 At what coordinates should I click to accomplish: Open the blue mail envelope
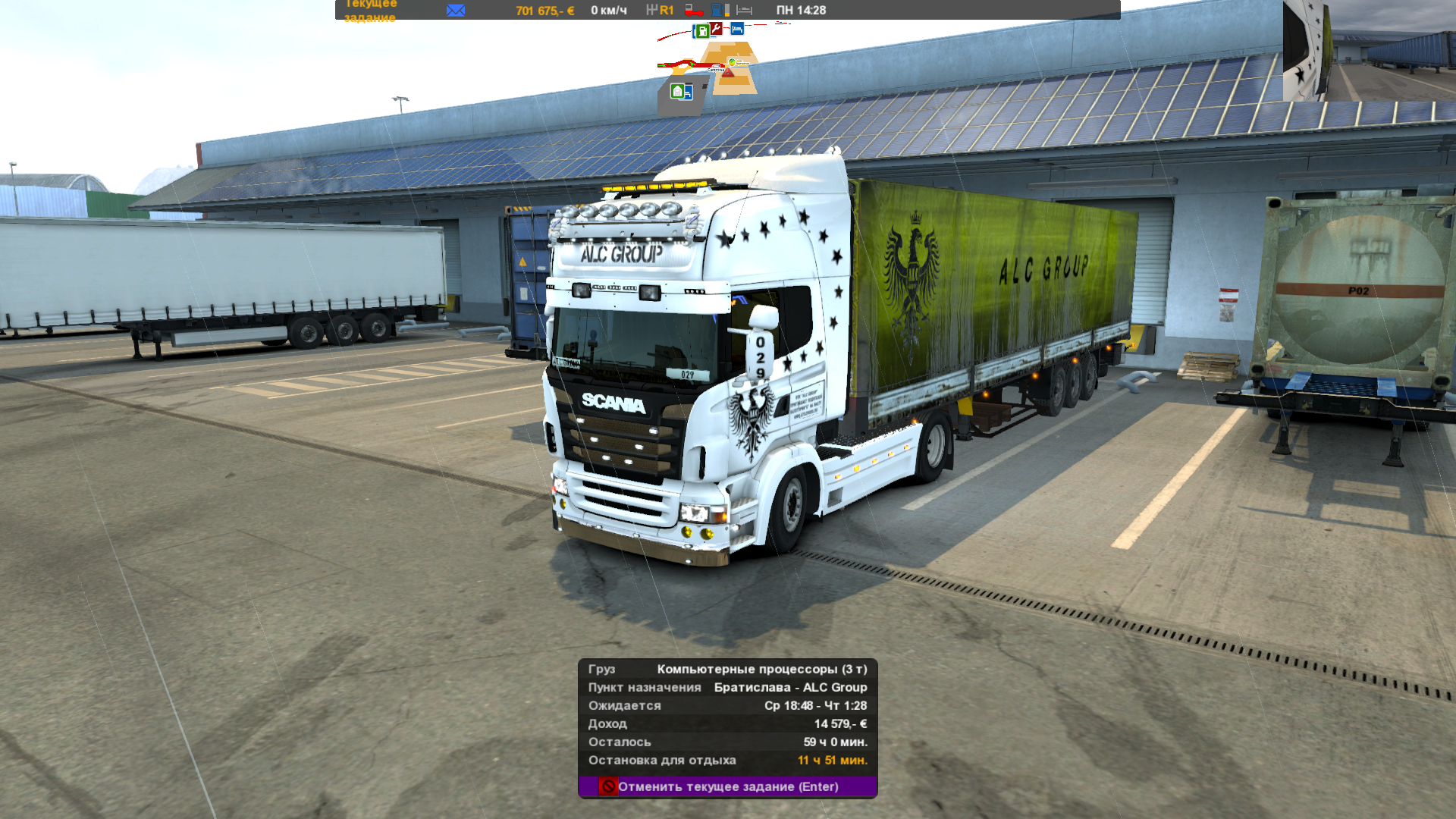[x=456, y=10]
